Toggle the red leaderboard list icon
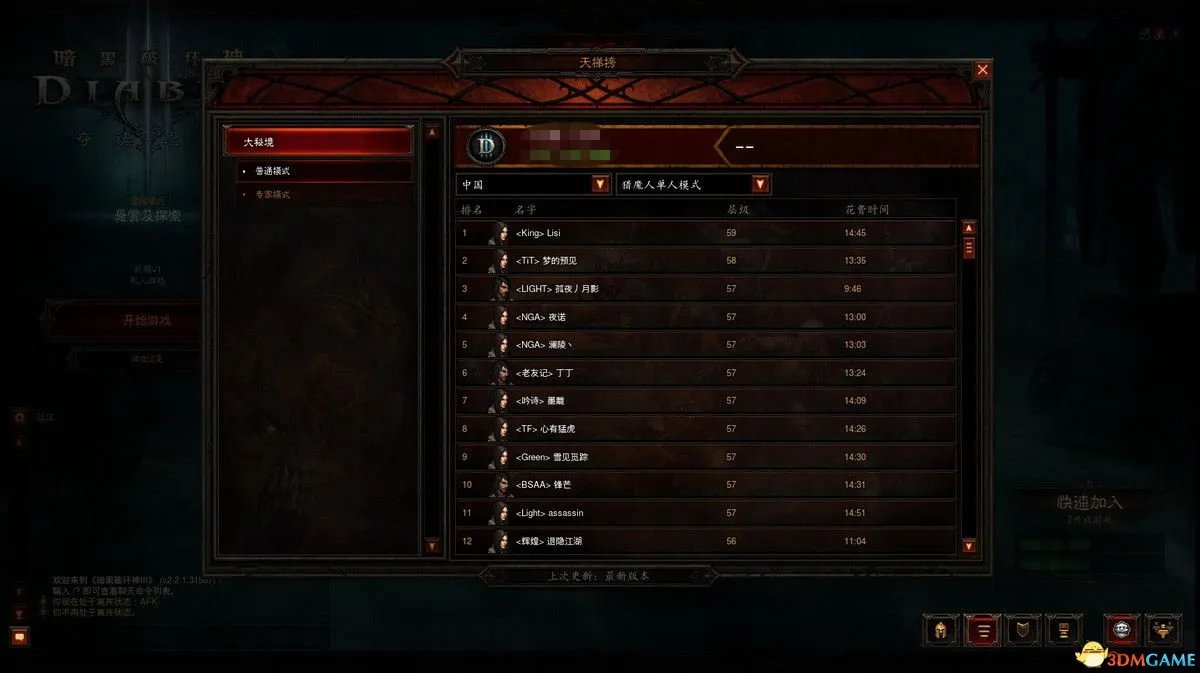 tap(981, 630)
